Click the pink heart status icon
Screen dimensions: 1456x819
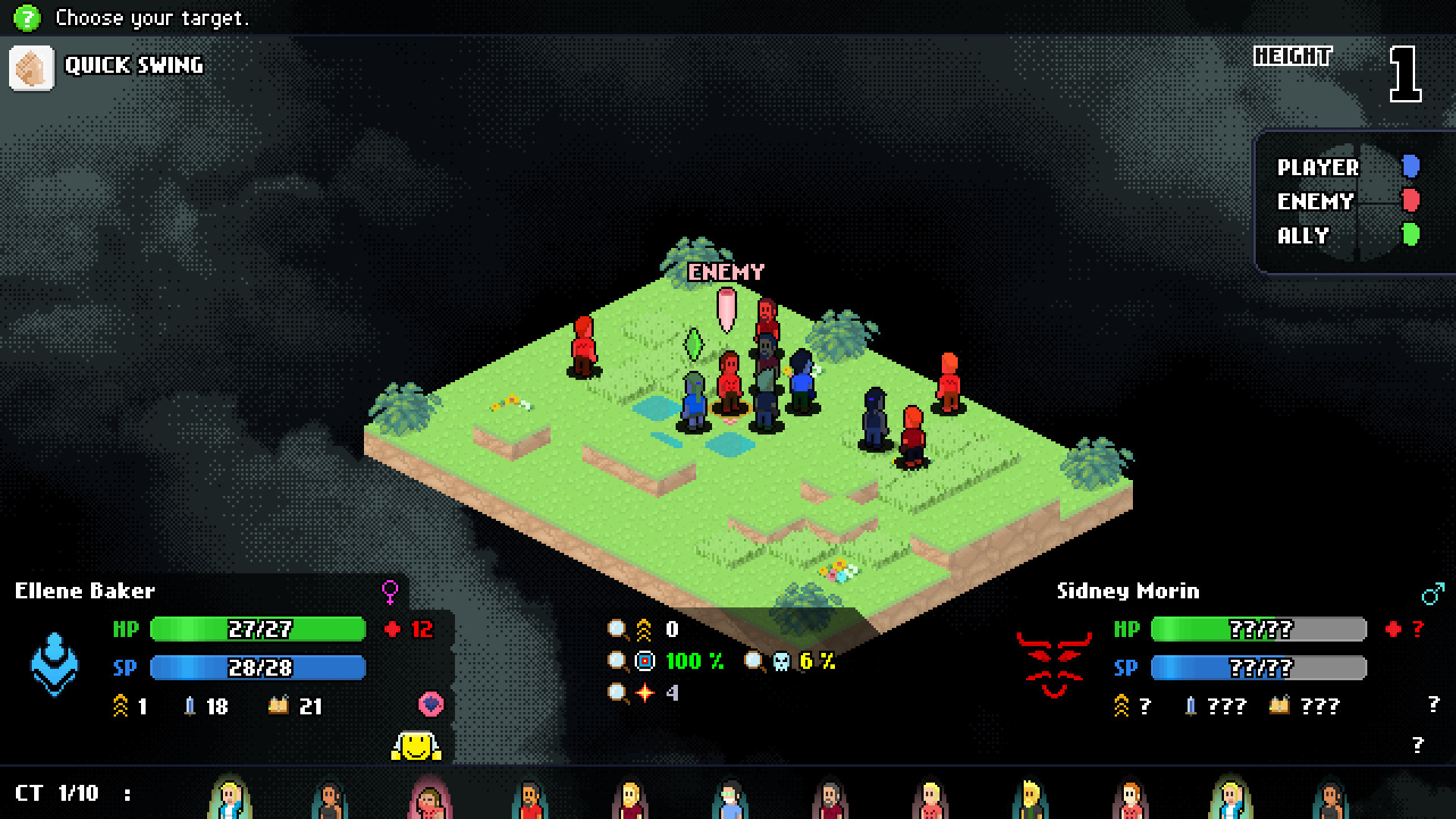point(431,704)
